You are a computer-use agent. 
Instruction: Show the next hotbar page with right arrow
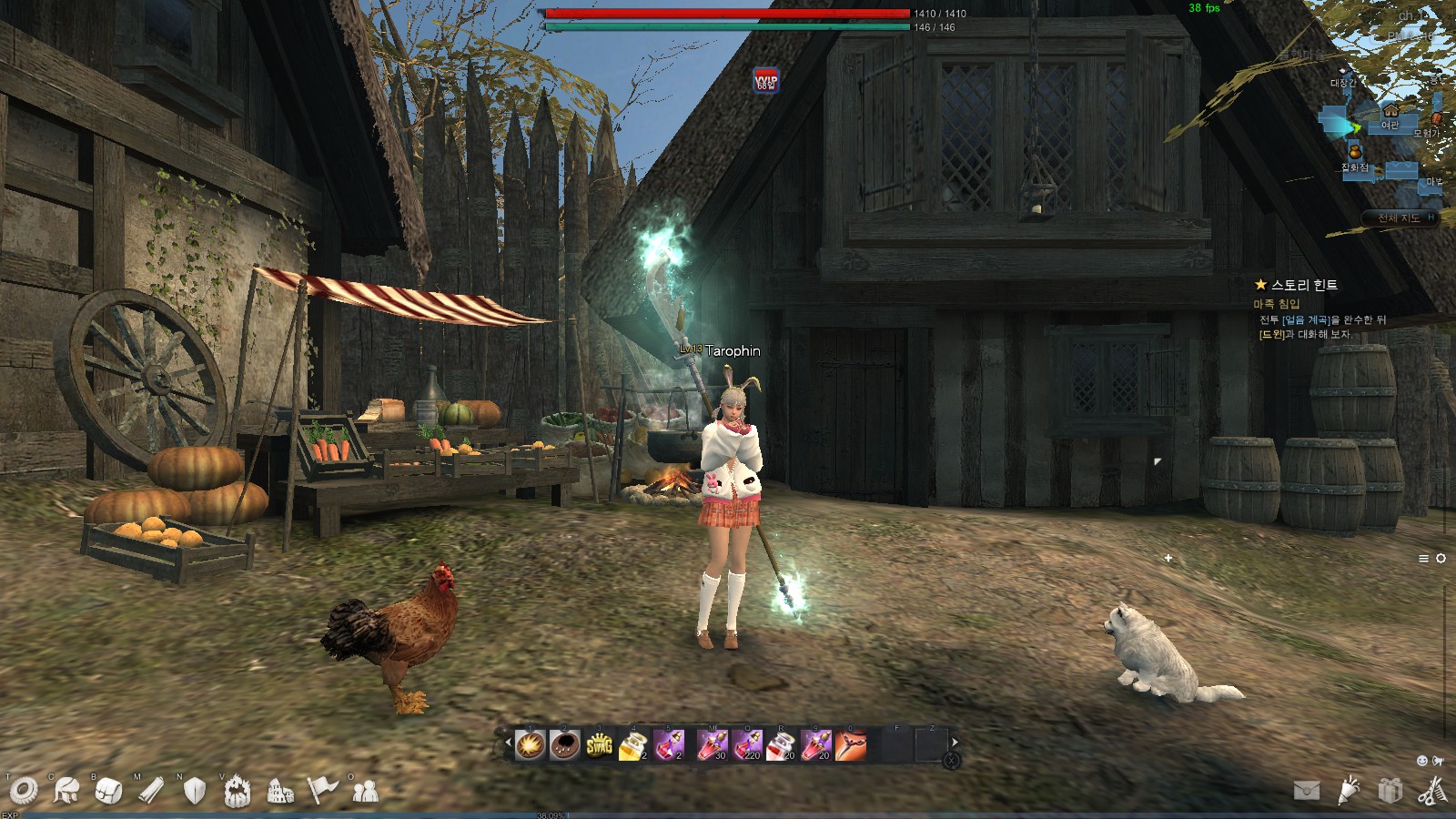955,743
